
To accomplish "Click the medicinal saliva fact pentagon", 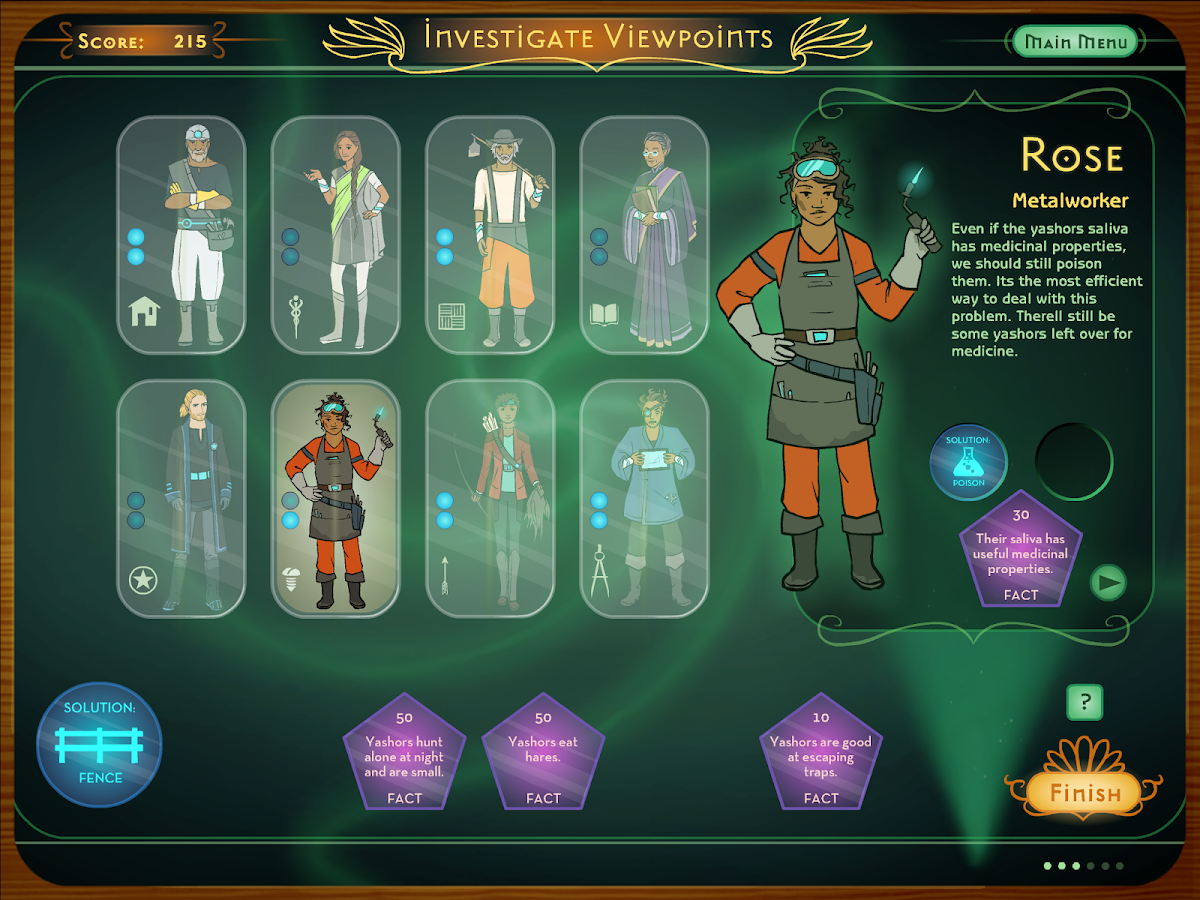I will point(1020,552).
